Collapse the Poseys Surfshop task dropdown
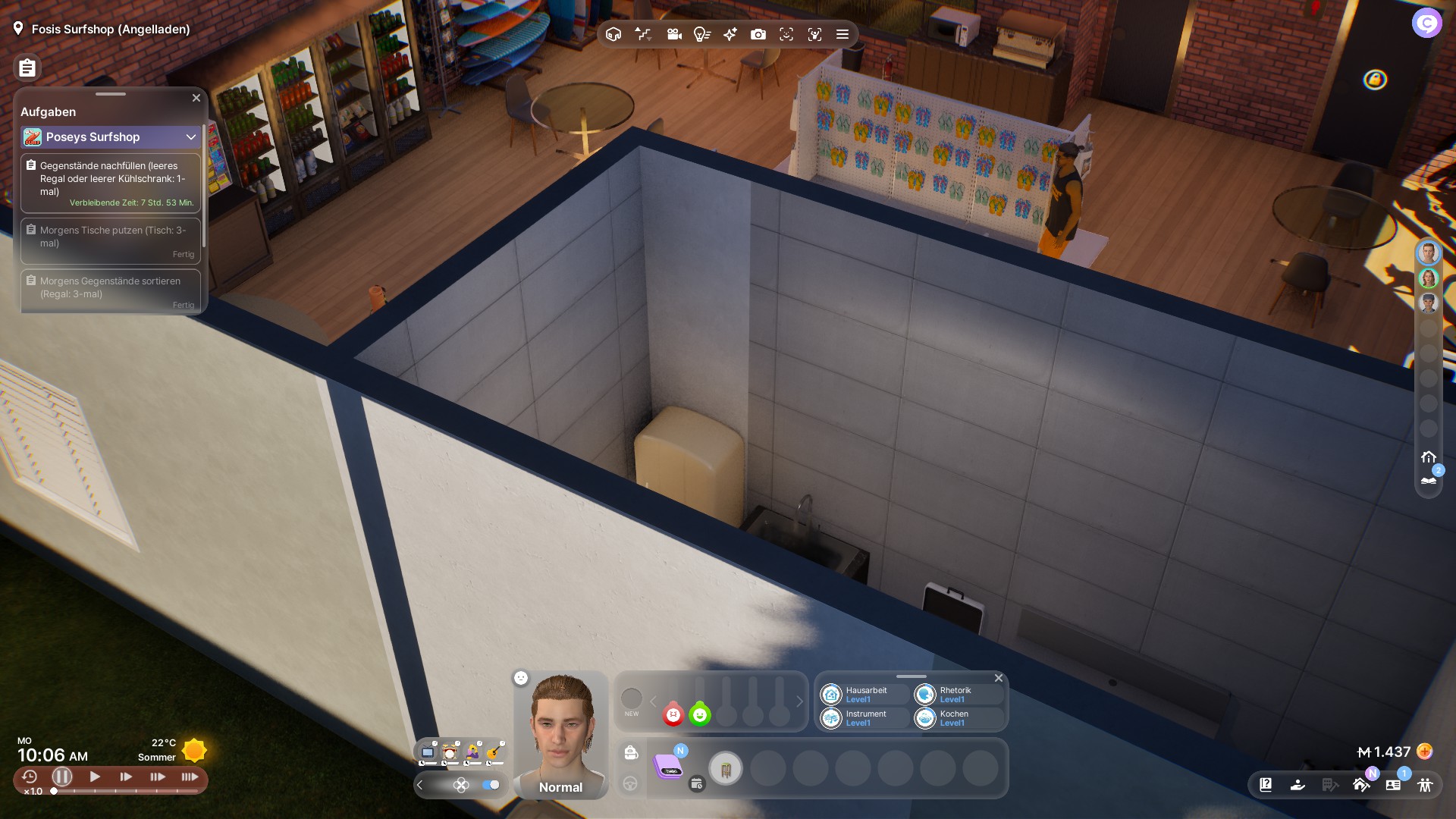The width and height of the screenshot is (1456, 819). 190,136
